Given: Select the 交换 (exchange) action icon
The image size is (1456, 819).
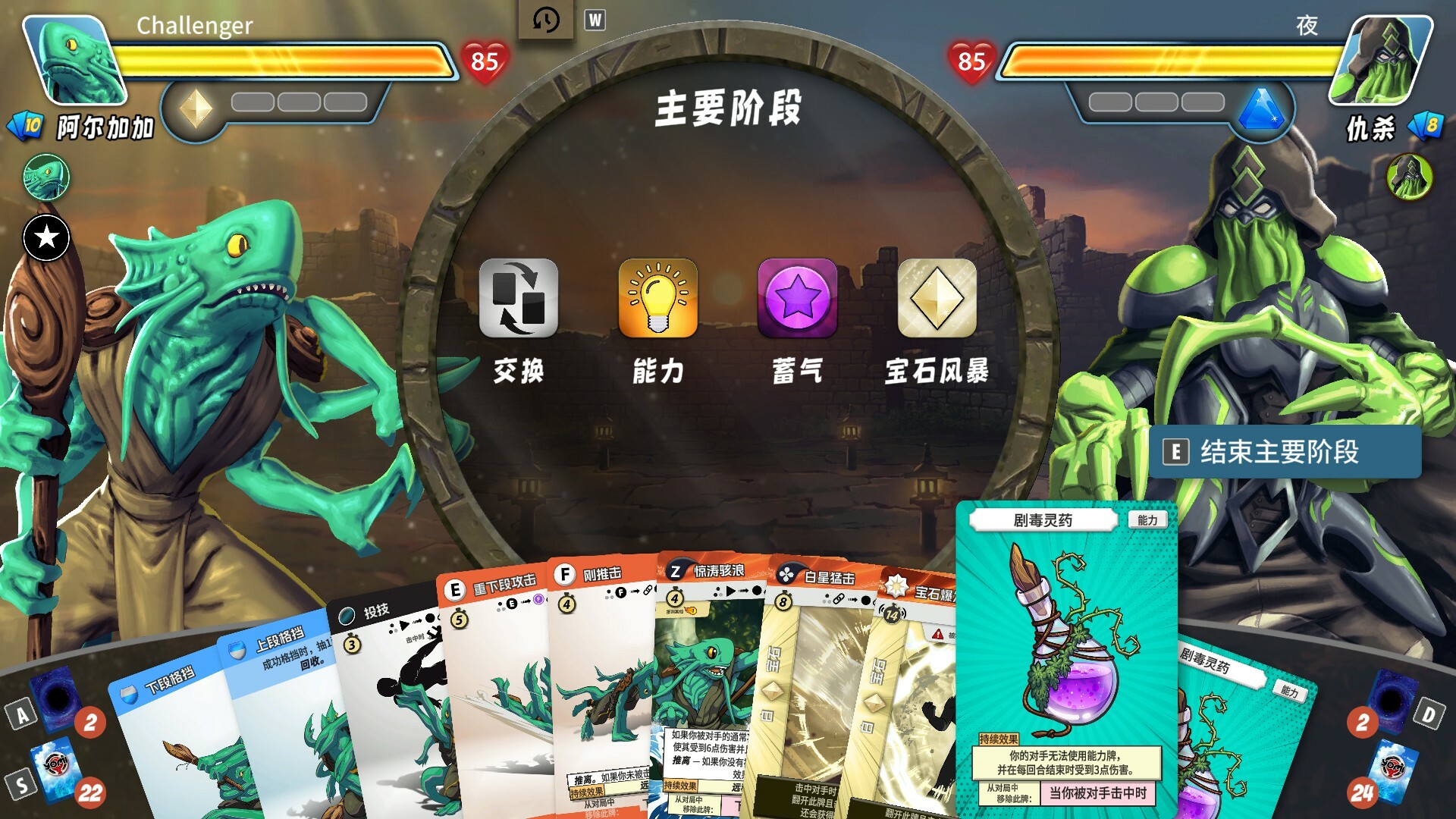Looking at the screenshot, I should click(x=518, y=297).
